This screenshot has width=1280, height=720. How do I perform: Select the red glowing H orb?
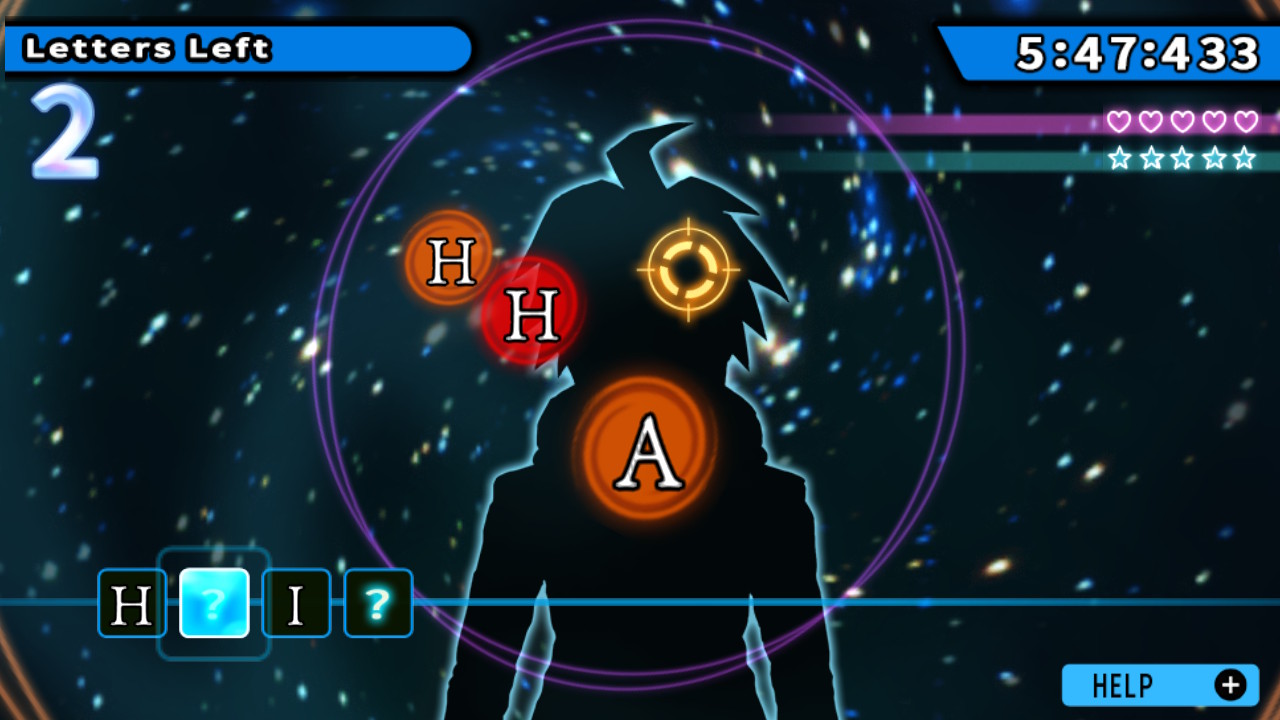tap(534, 313)
